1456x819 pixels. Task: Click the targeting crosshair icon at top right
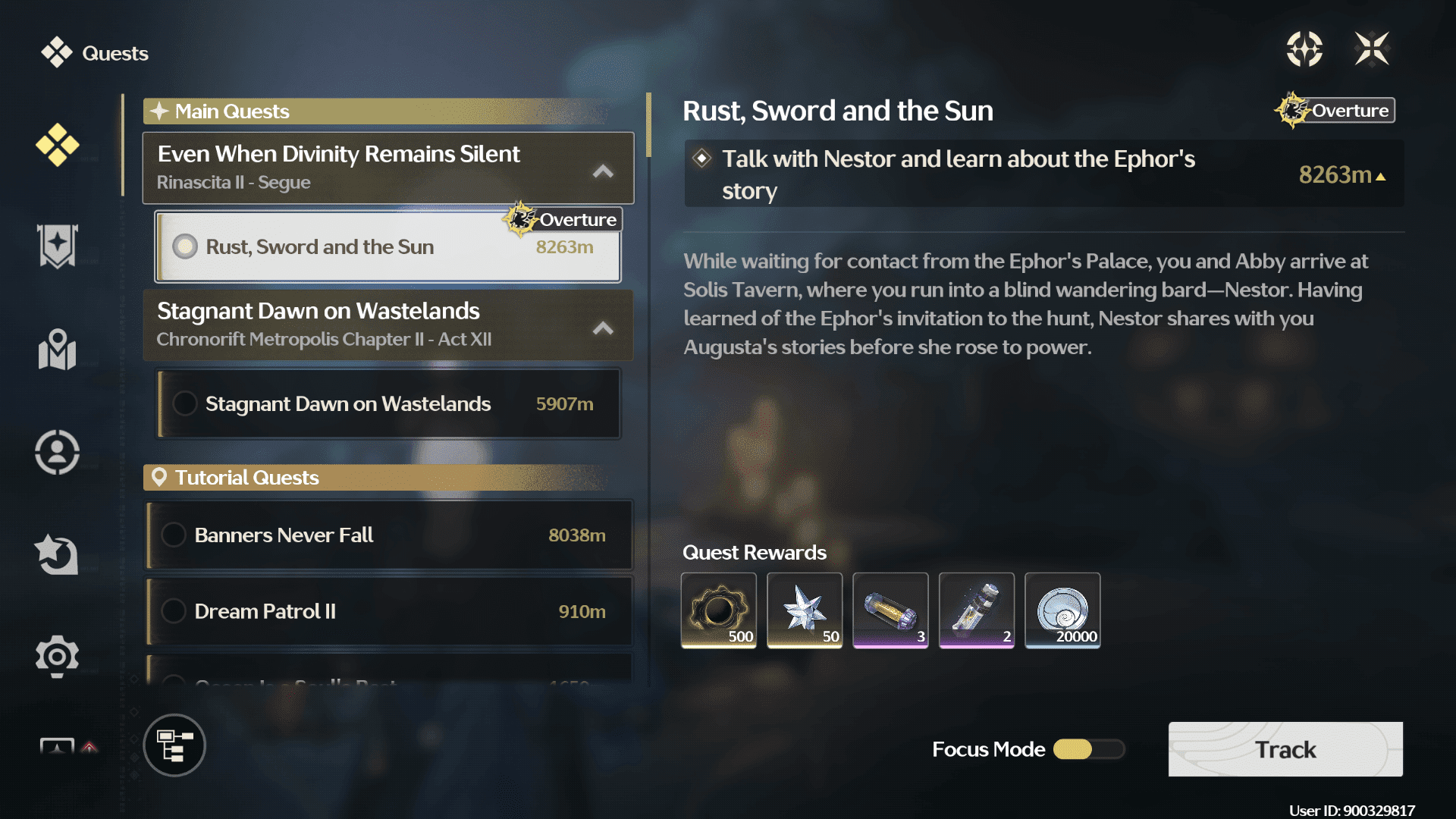[1304, 48]
